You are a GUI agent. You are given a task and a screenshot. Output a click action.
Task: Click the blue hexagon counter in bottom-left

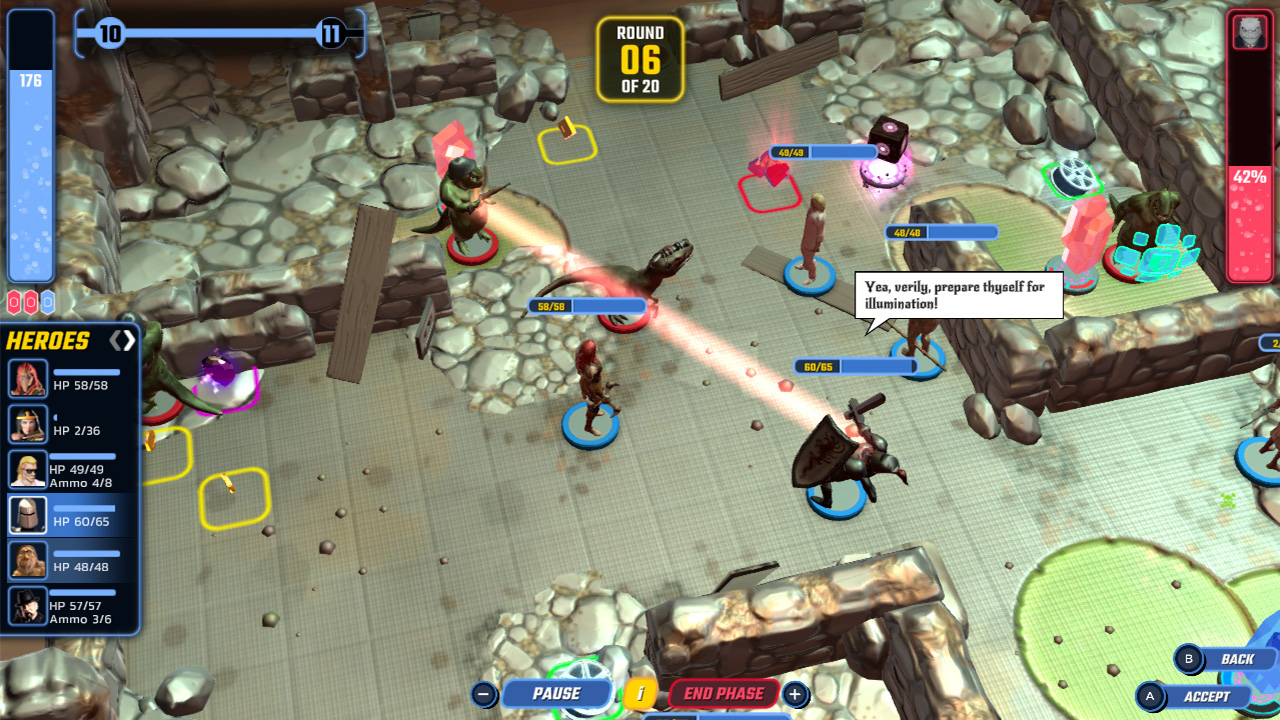coord(47,302)
